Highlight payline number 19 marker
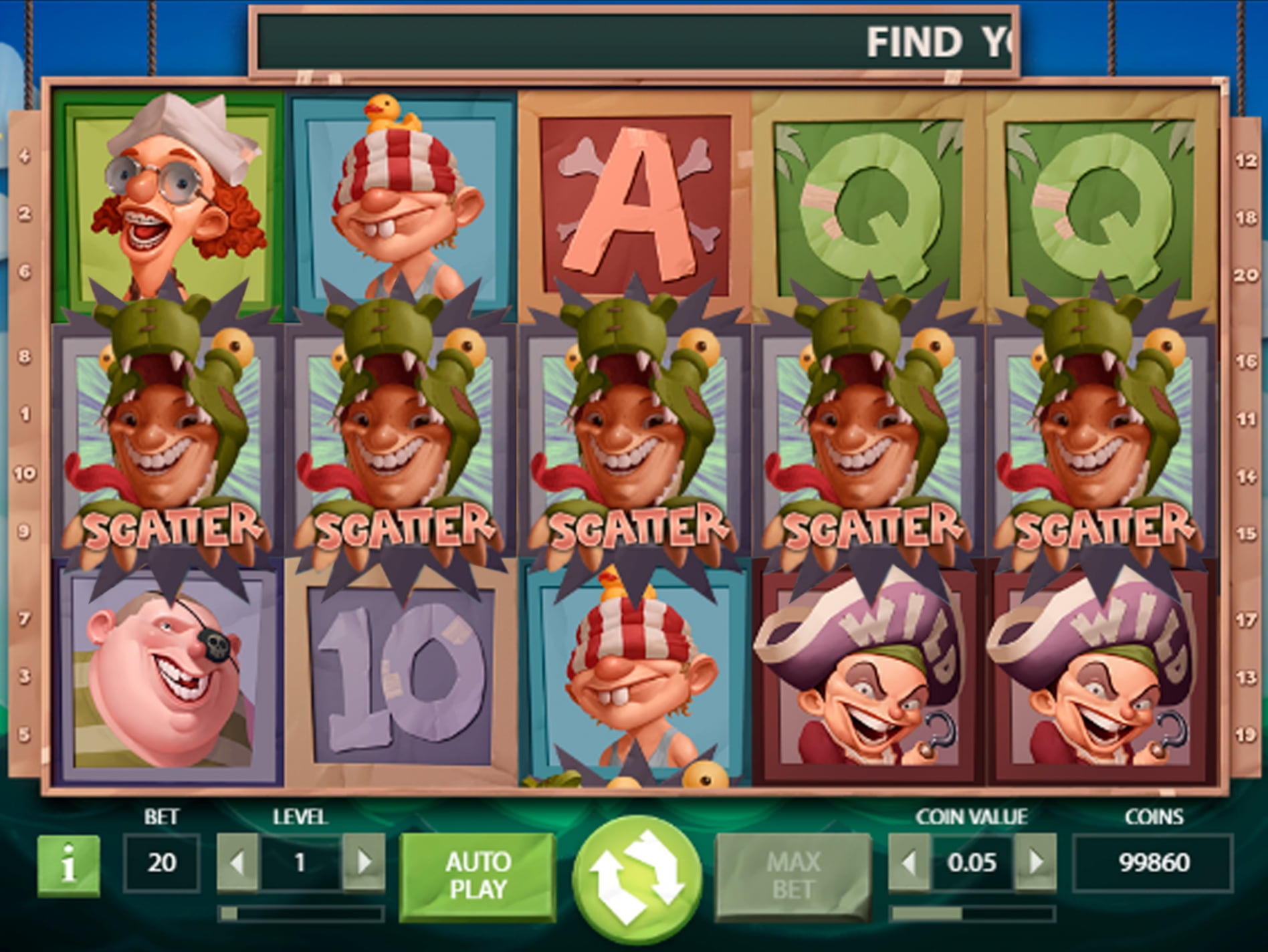1268x952 pixels. (1246, 735)
